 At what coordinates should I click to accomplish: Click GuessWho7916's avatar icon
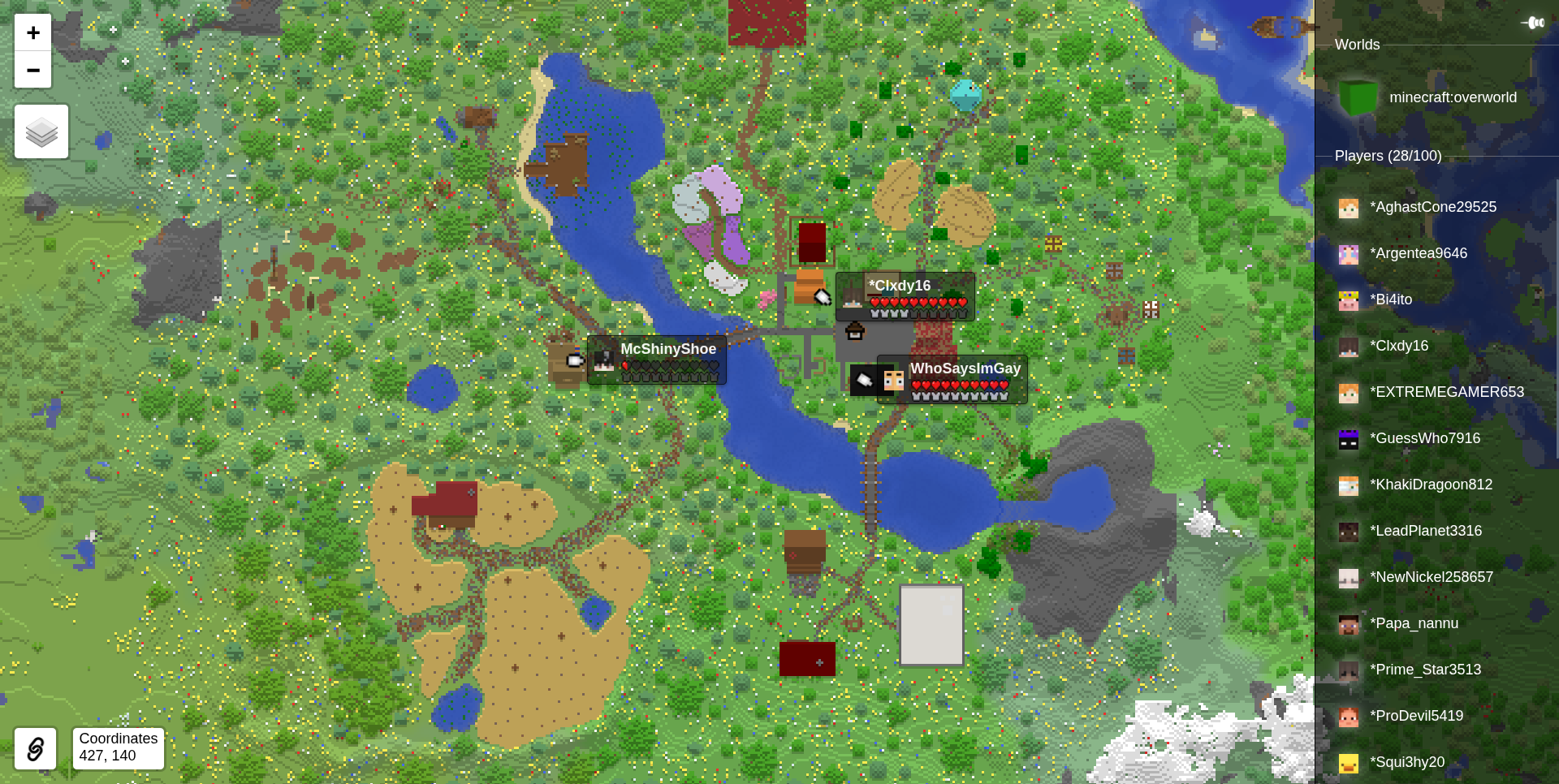(1350, 439)
